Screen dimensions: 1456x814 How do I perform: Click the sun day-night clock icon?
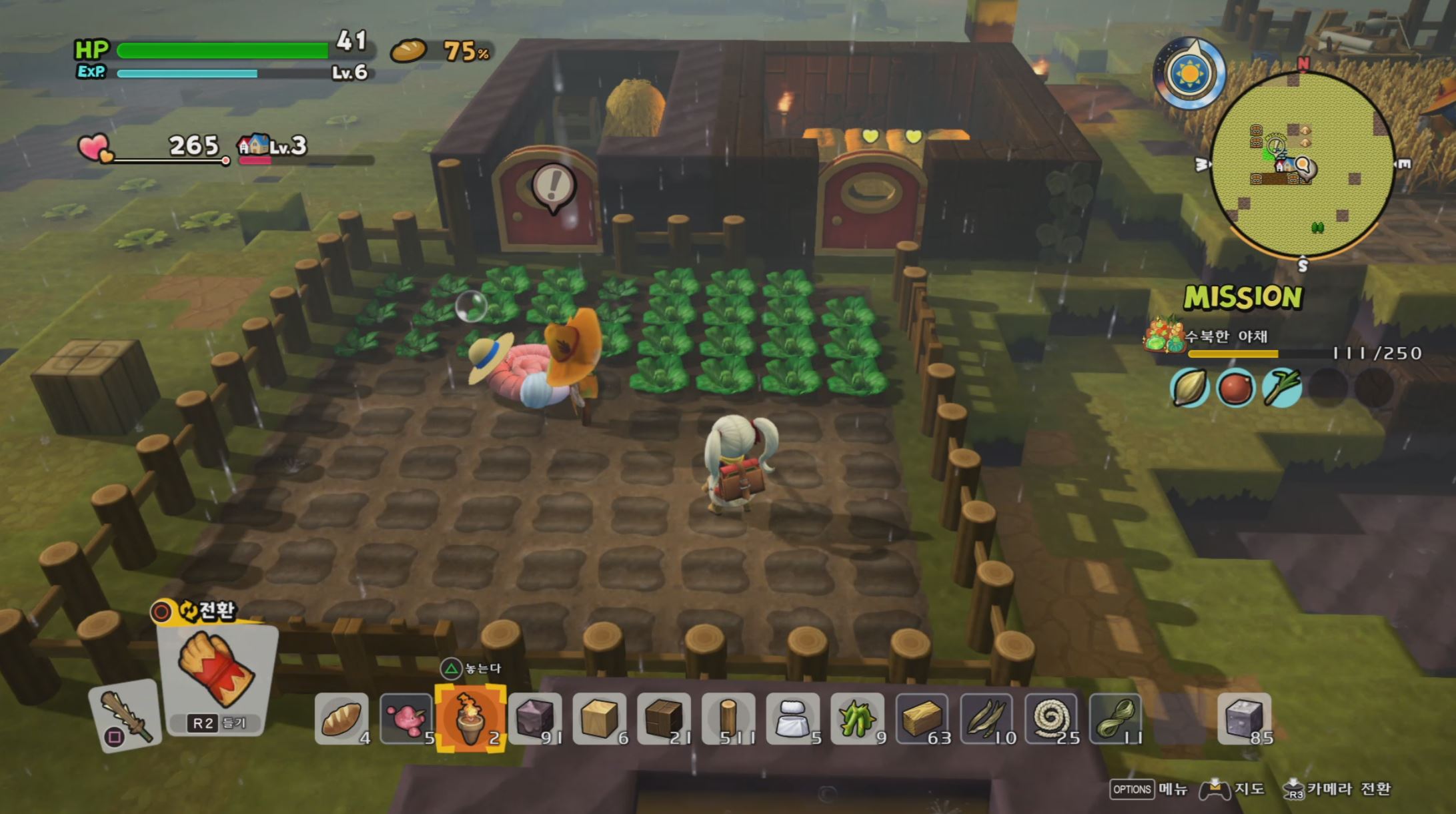1189,73
